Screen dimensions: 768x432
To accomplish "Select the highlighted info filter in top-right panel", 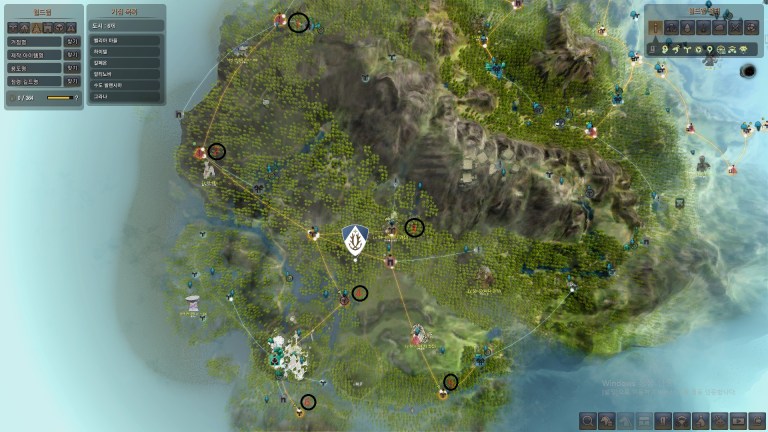I will [x=657, y=26].
